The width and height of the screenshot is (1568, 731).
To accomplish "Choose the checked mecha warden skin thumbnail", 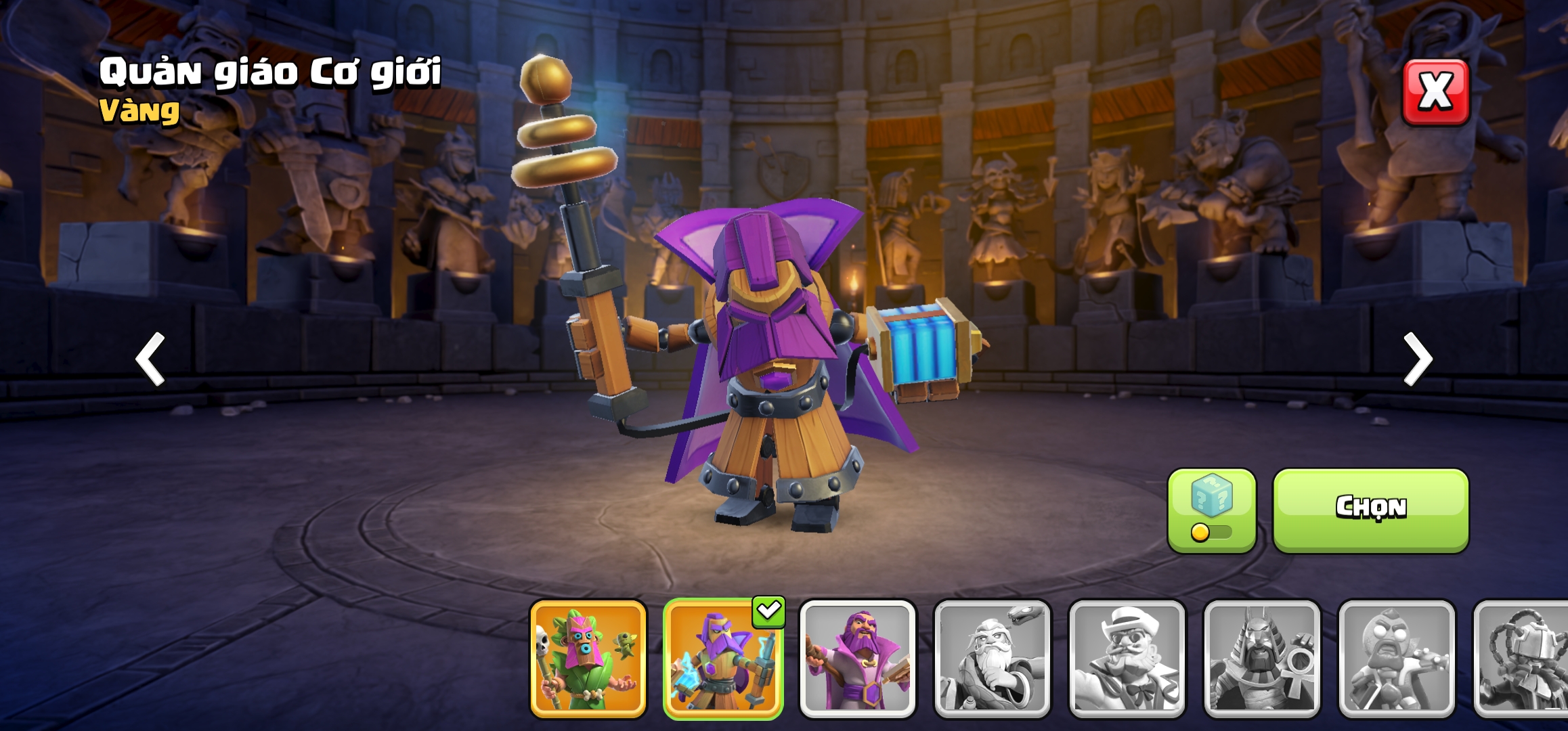I will (722, 659).
